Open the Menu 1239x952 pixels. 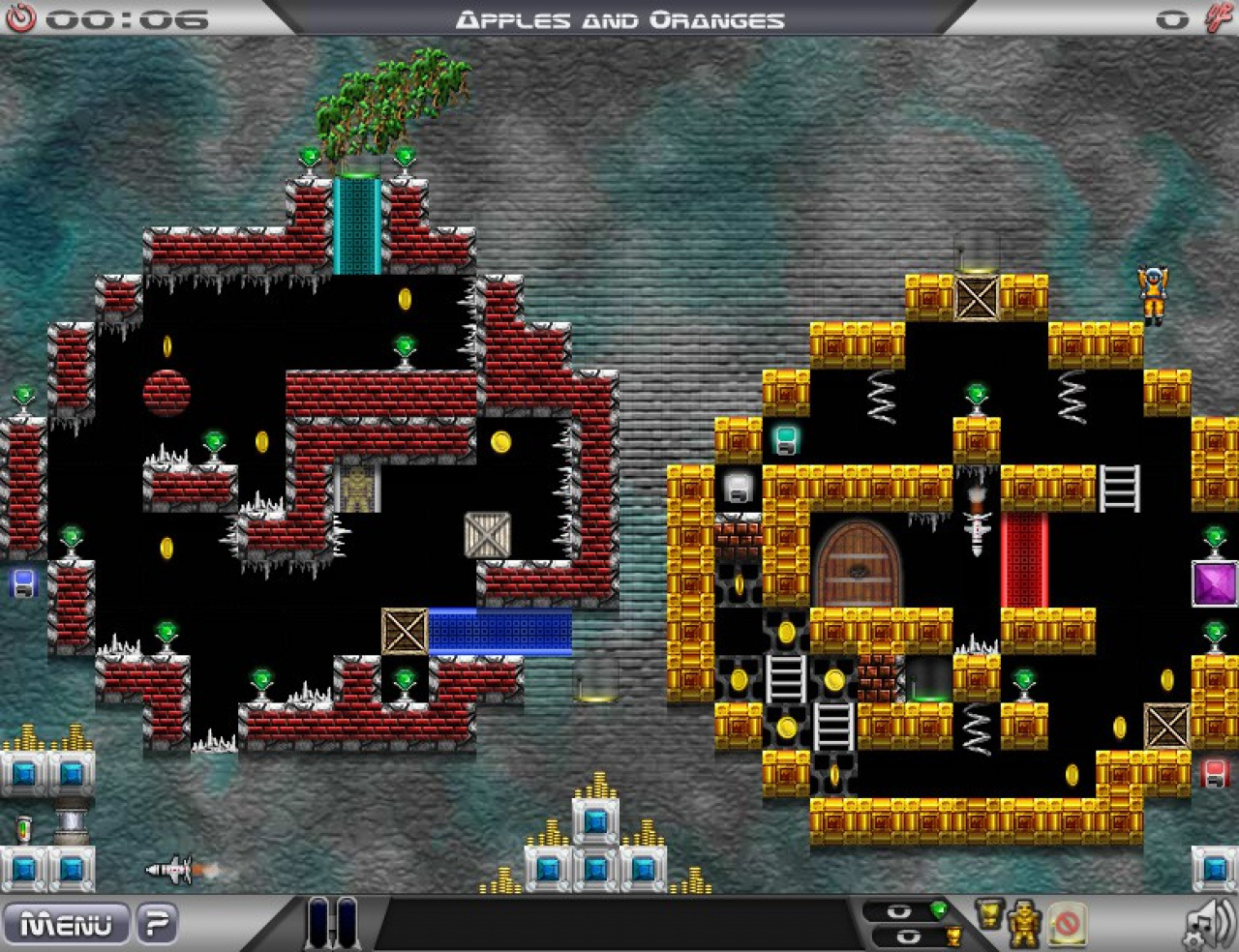point(68,924)
